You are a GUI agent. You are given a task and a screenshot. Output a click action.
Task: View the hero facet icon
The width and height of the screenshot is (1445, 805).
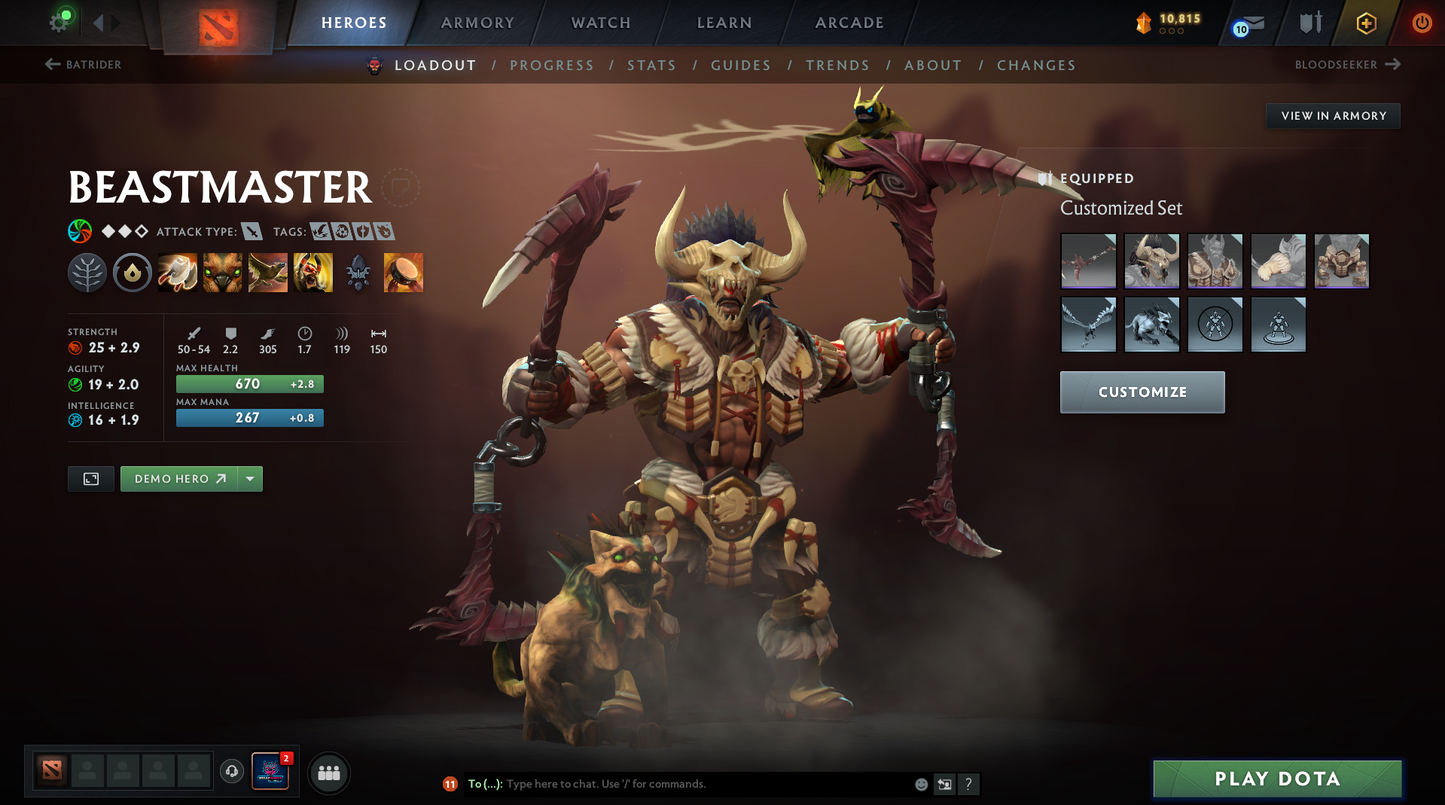[132, 271]
